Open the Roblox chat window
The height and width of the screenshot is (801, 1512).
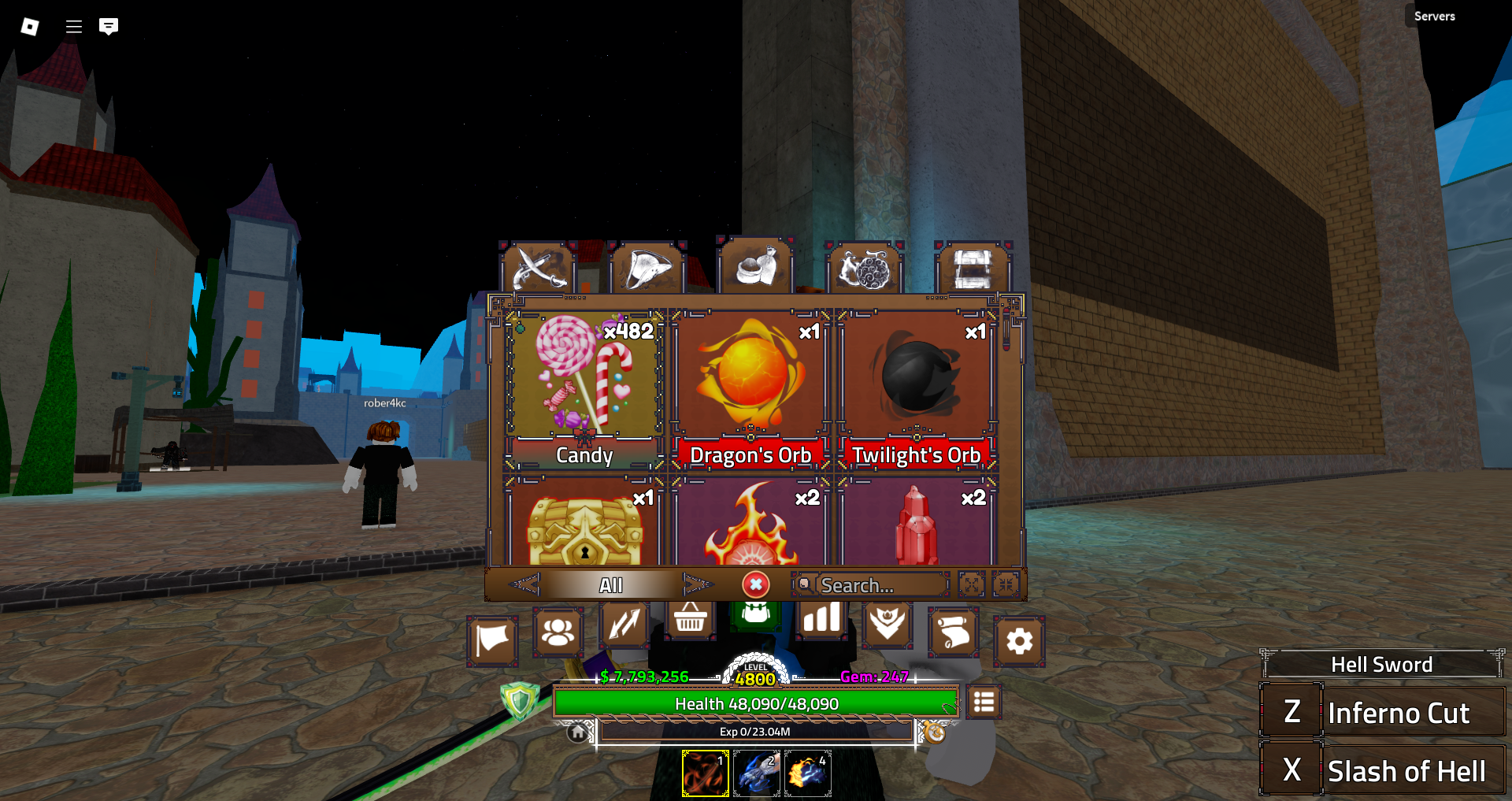pos(109,27)
